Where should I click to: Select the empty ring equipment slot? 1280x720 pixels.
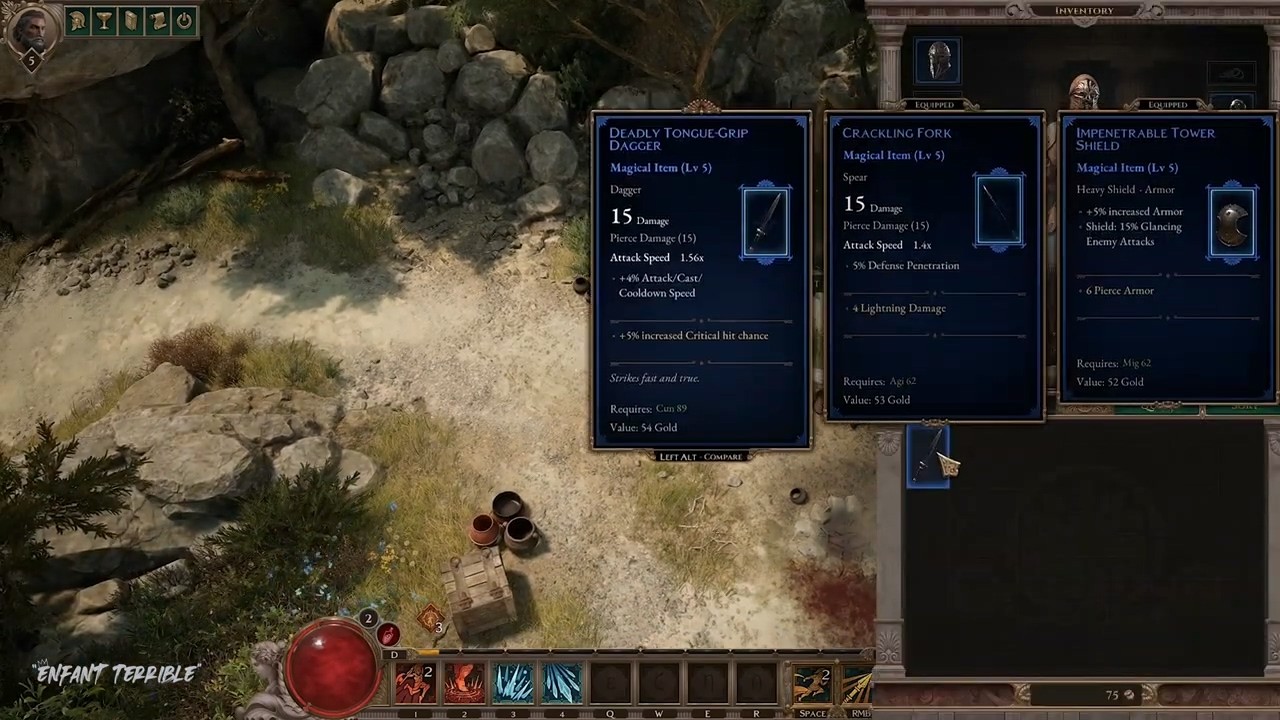point(1231,73)
